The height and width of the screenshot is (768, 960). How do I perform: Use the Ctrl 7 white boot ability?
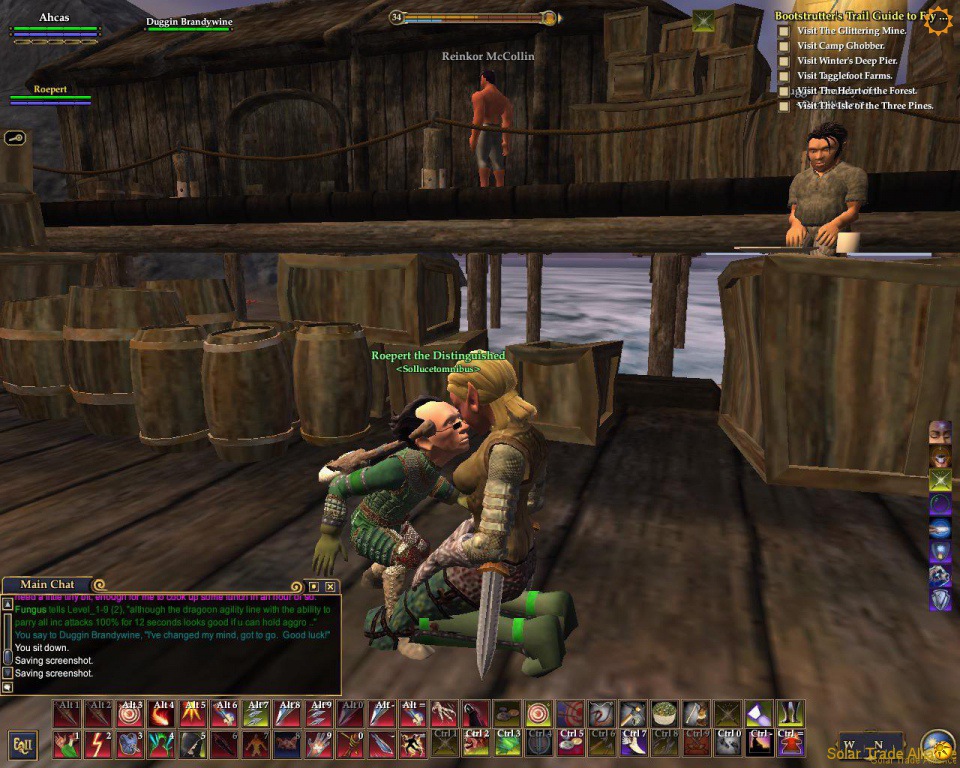coord(632,744)
